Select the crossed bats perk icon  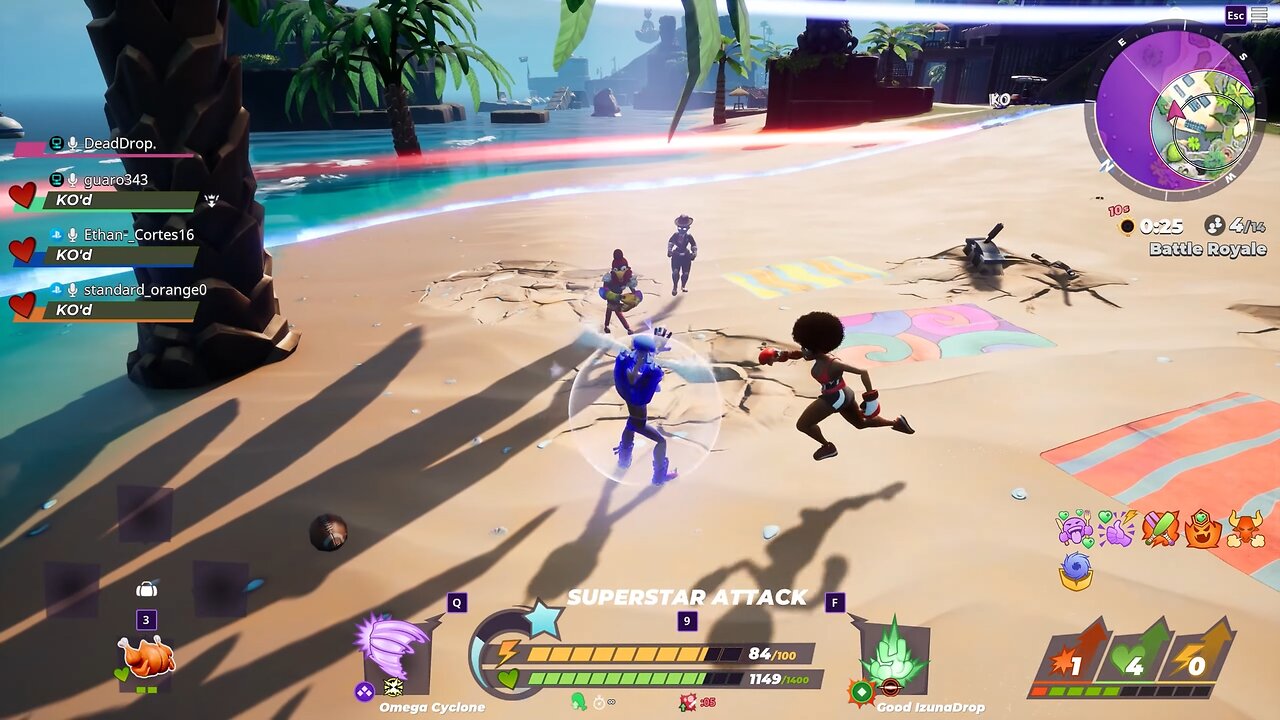click(x=1160, y=527)
